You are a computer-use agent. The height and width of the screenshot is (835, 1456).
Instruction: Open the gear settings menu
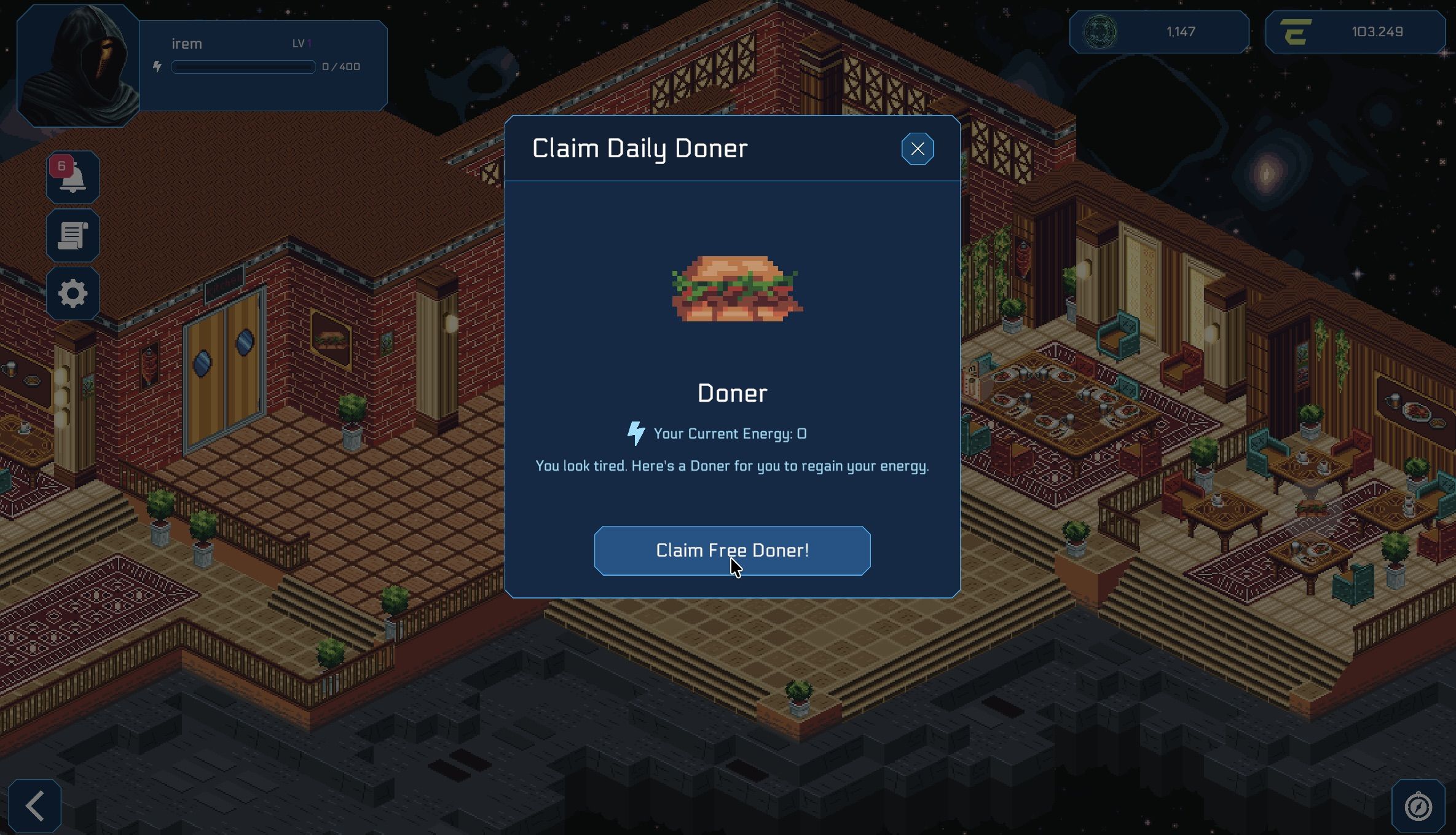click(x=73, y=293)
